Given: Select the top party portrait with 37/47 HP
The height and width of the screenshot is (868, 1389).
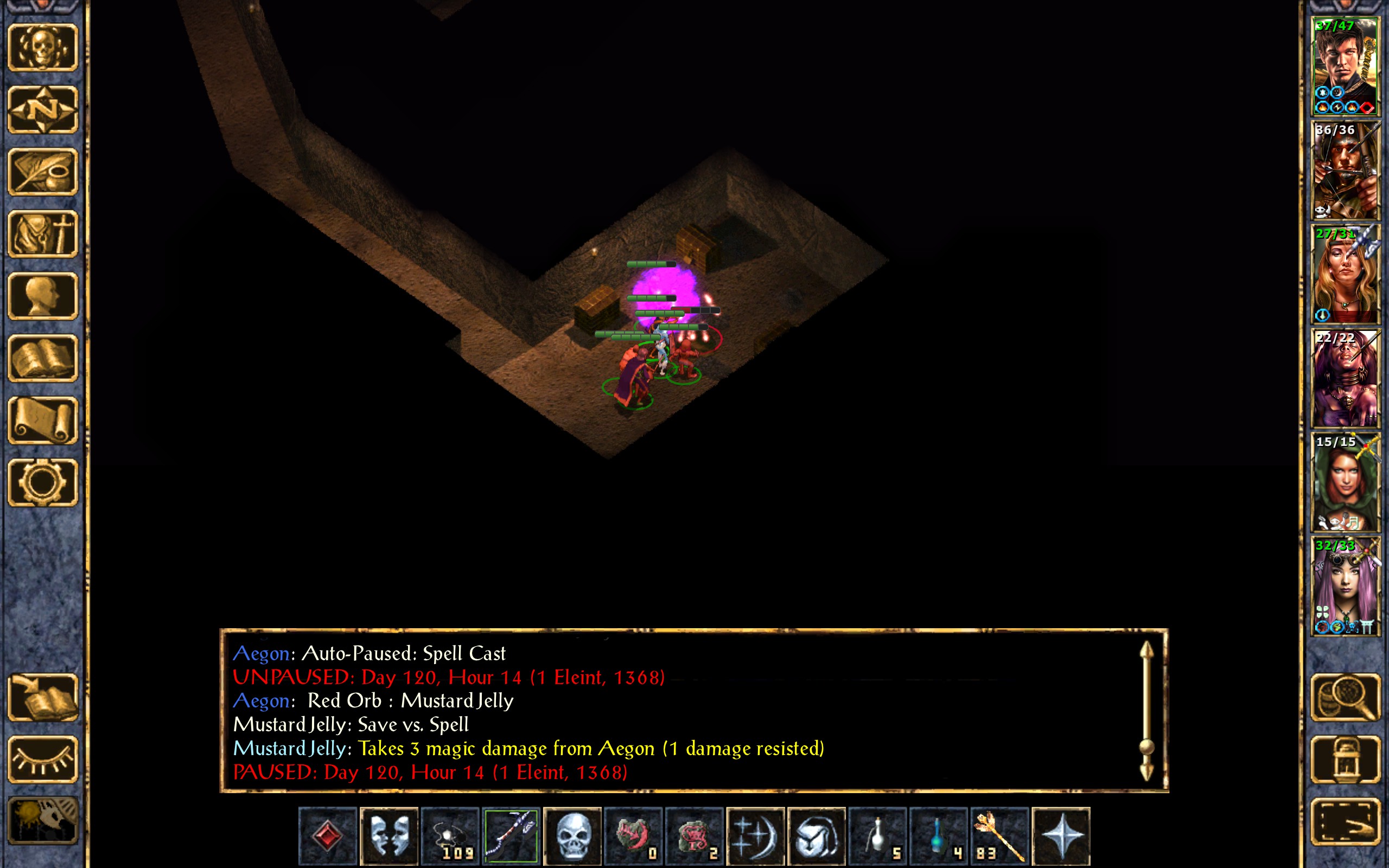Looking at the screenshot, I should (1345, 67).
